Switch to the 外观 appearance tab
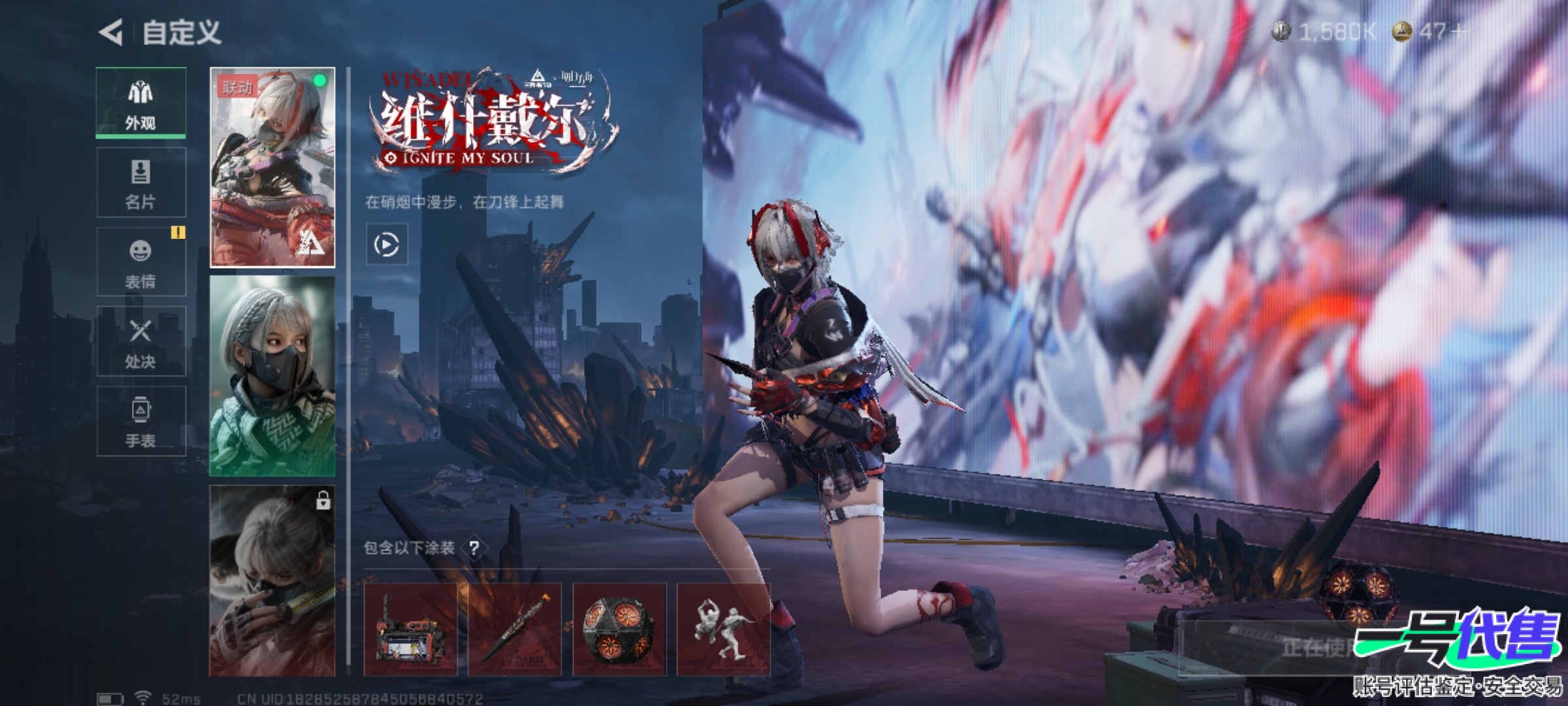 [141, 103]
